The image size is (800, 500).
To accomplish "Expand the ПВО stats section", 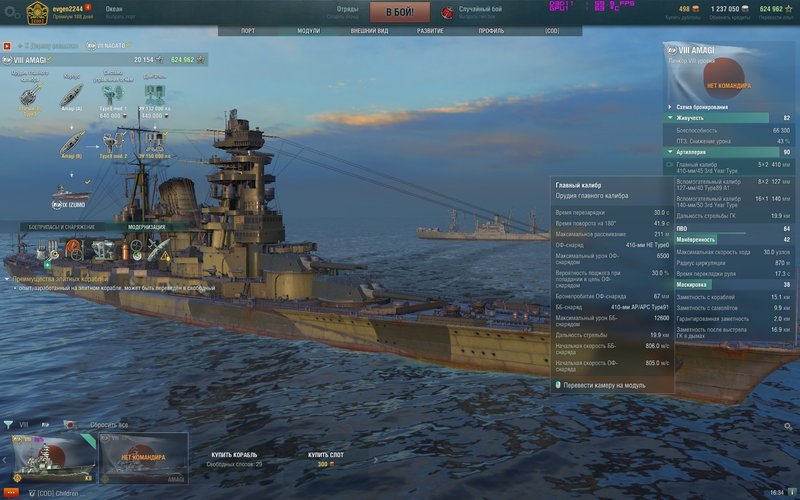I will tap(729, 228).
